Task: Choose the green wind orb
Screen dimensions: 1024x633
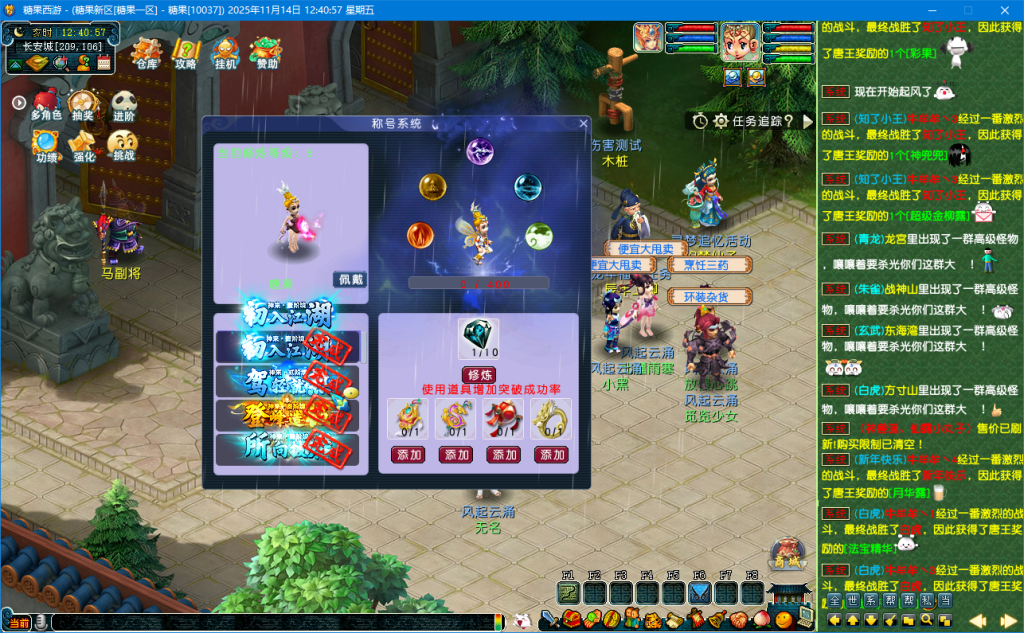Action: 538,236
